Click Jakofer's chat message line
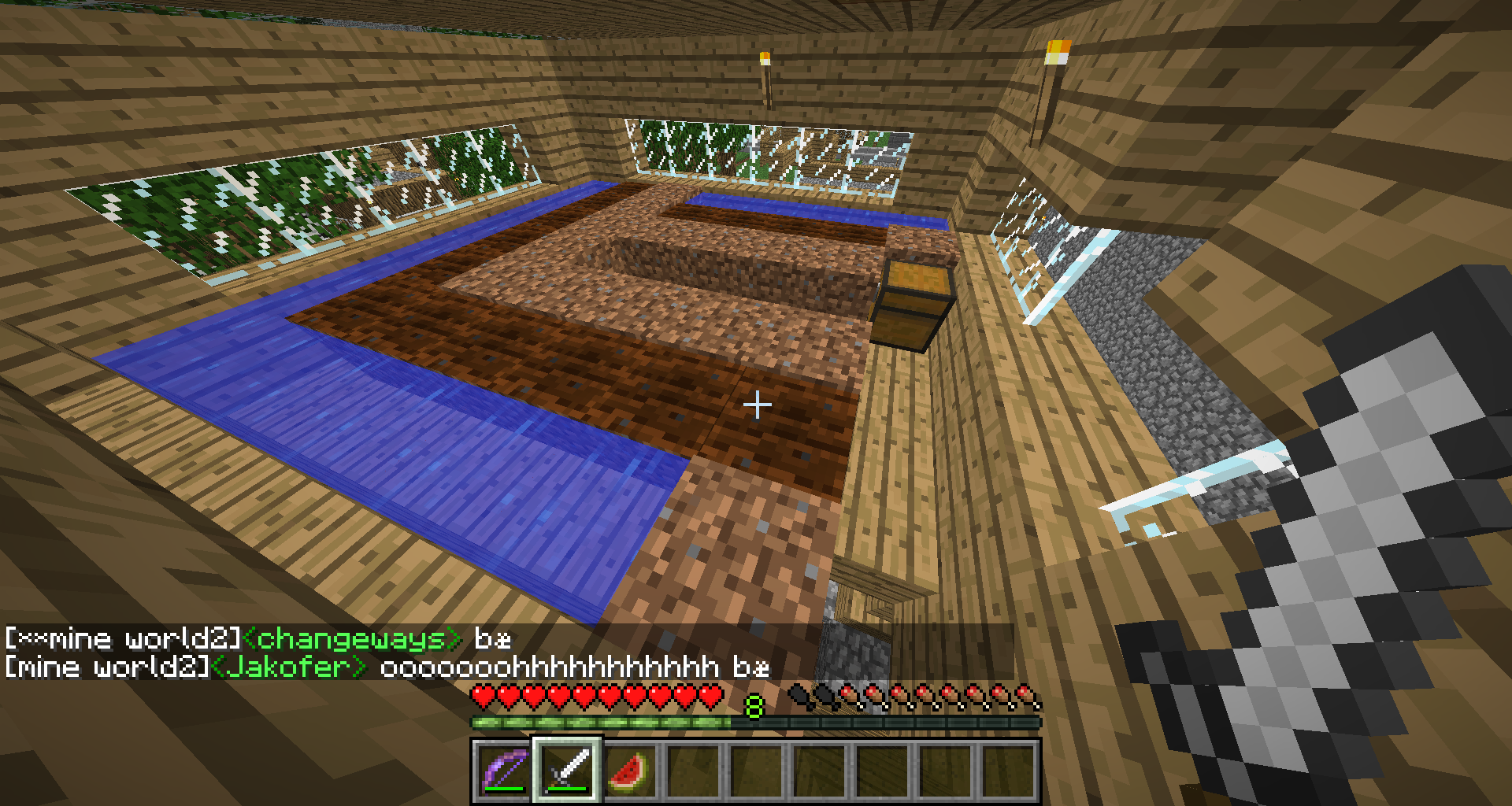The height and width of the screenshot is (806, 1512). [386, 667]
